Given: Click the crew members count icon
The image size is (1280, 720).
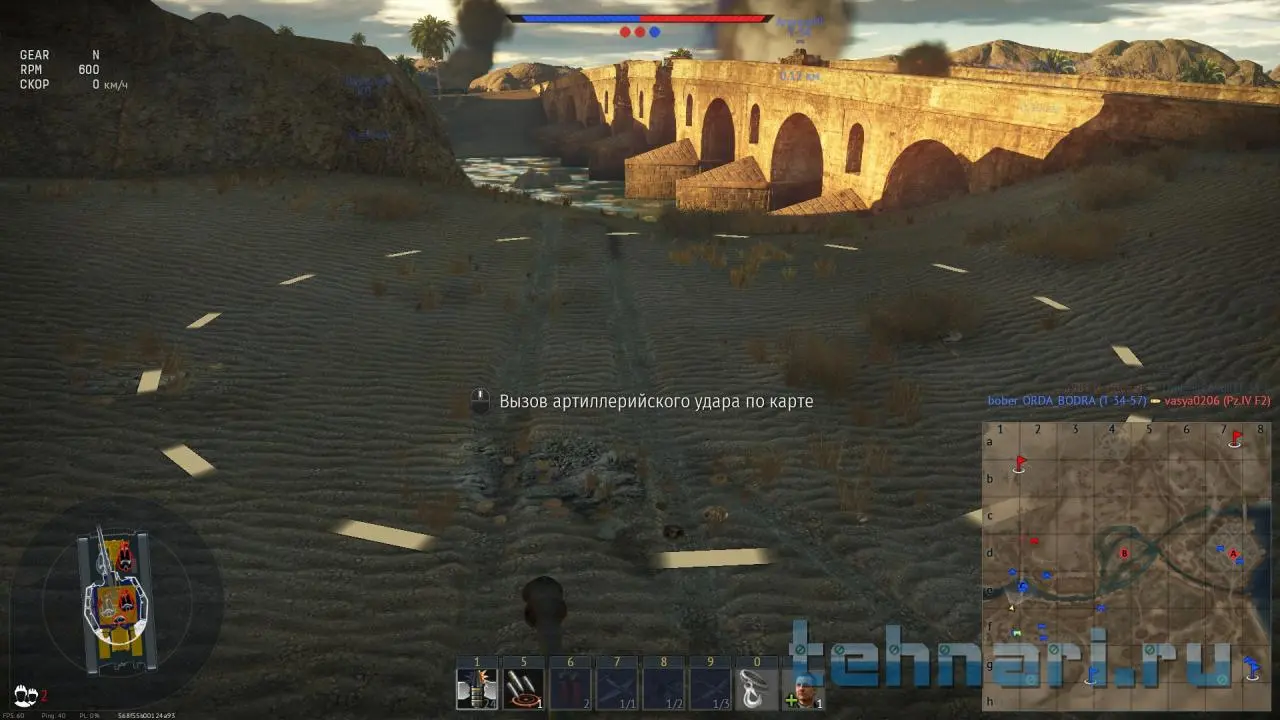Looking at the screenshot, I should 27,694.
